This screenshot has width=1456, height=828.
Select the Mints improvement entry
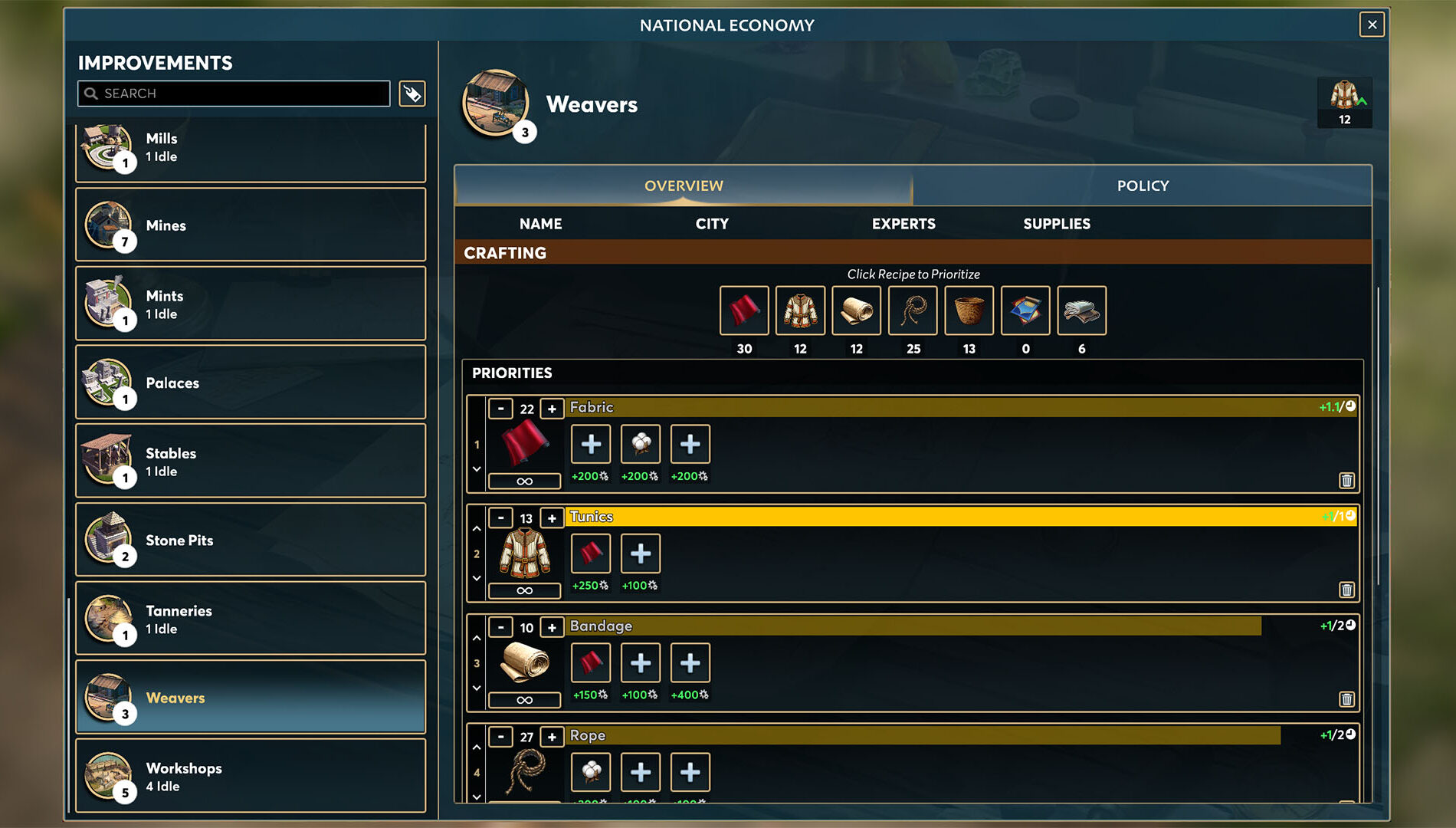click(x=251, y=304)
